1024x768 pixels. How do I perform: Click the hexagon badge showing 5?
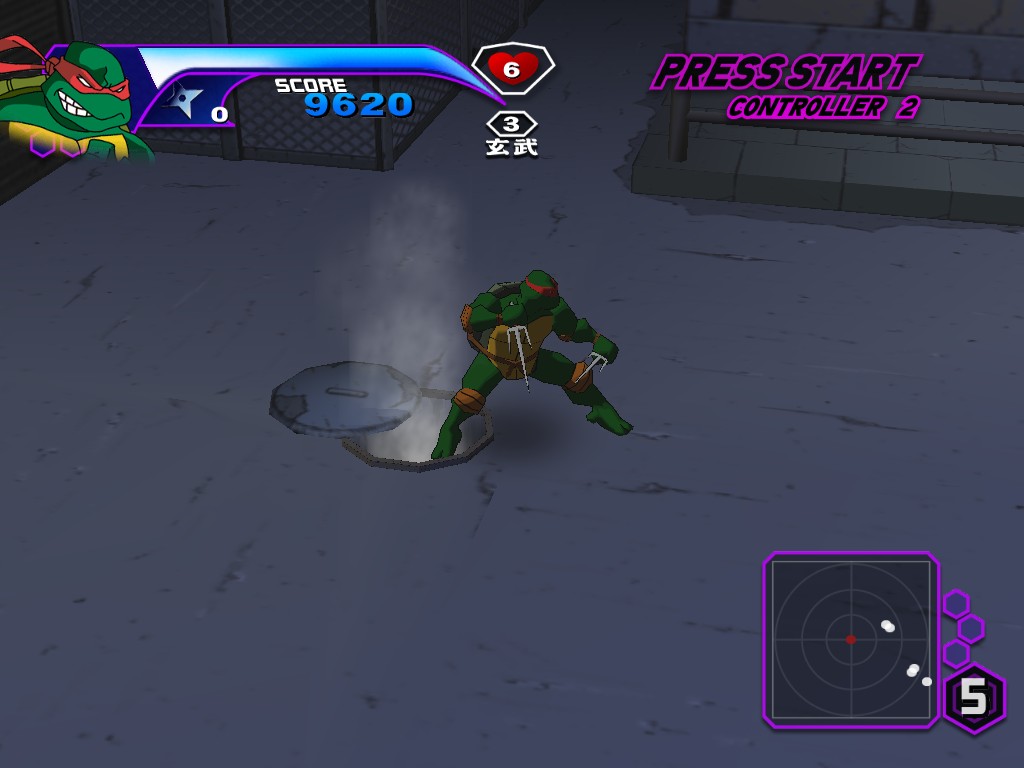tap(973, 699)
